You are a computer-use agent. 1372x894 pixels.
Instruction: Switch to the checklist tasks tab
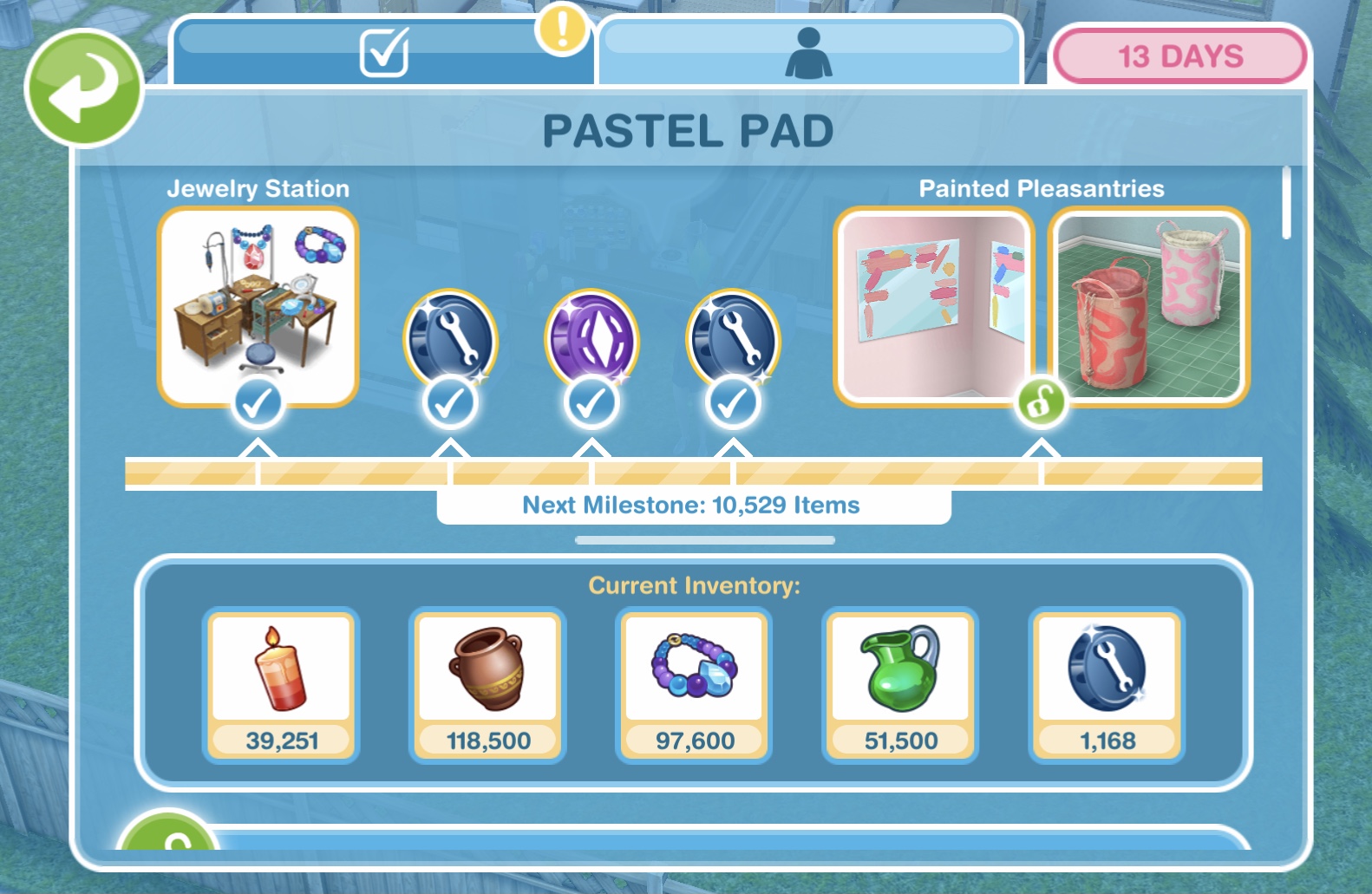tap(383, 52)
